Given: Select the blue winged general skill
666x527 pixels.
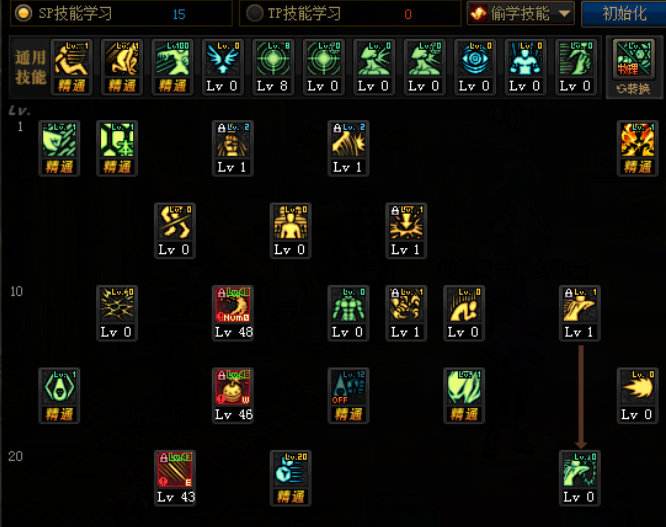Looking at the screenshot, I should [222, 60].
